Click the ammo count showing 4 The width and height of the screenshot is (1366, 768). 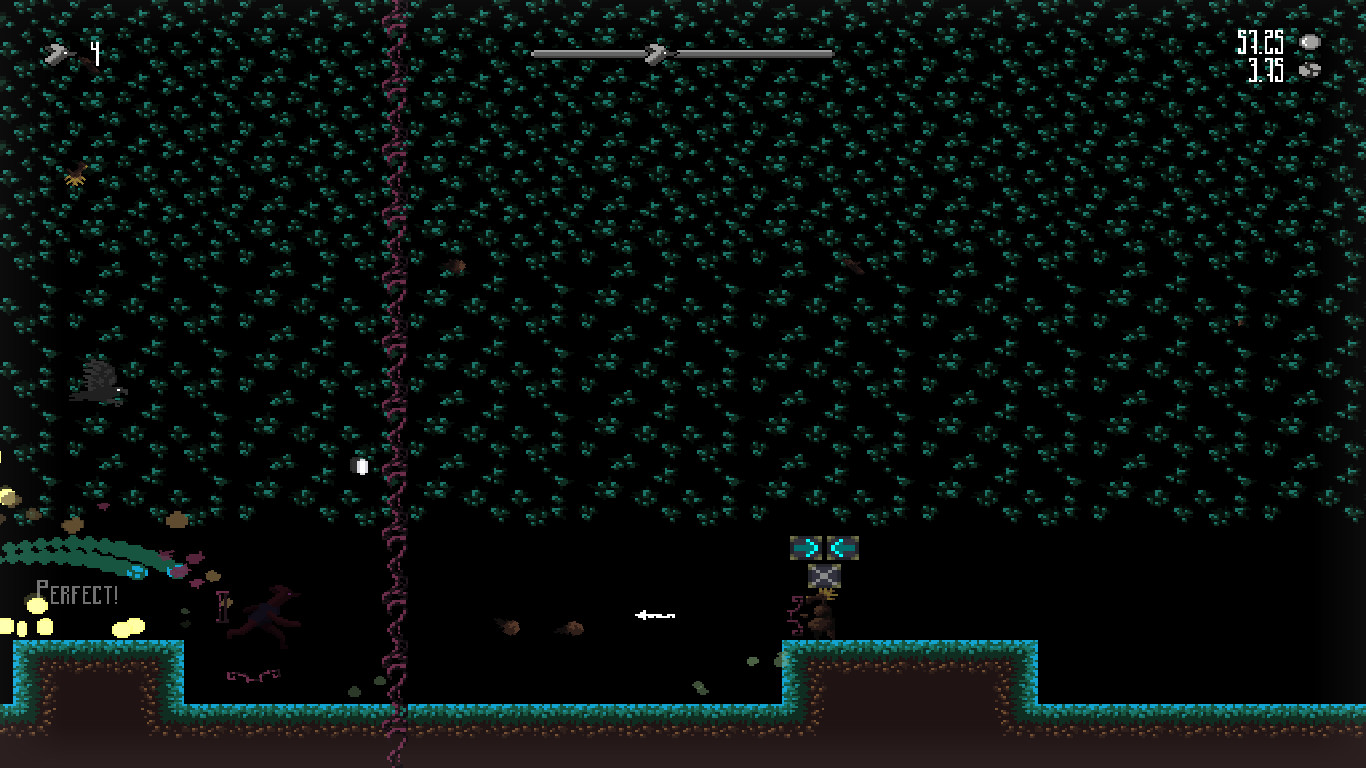93,53
